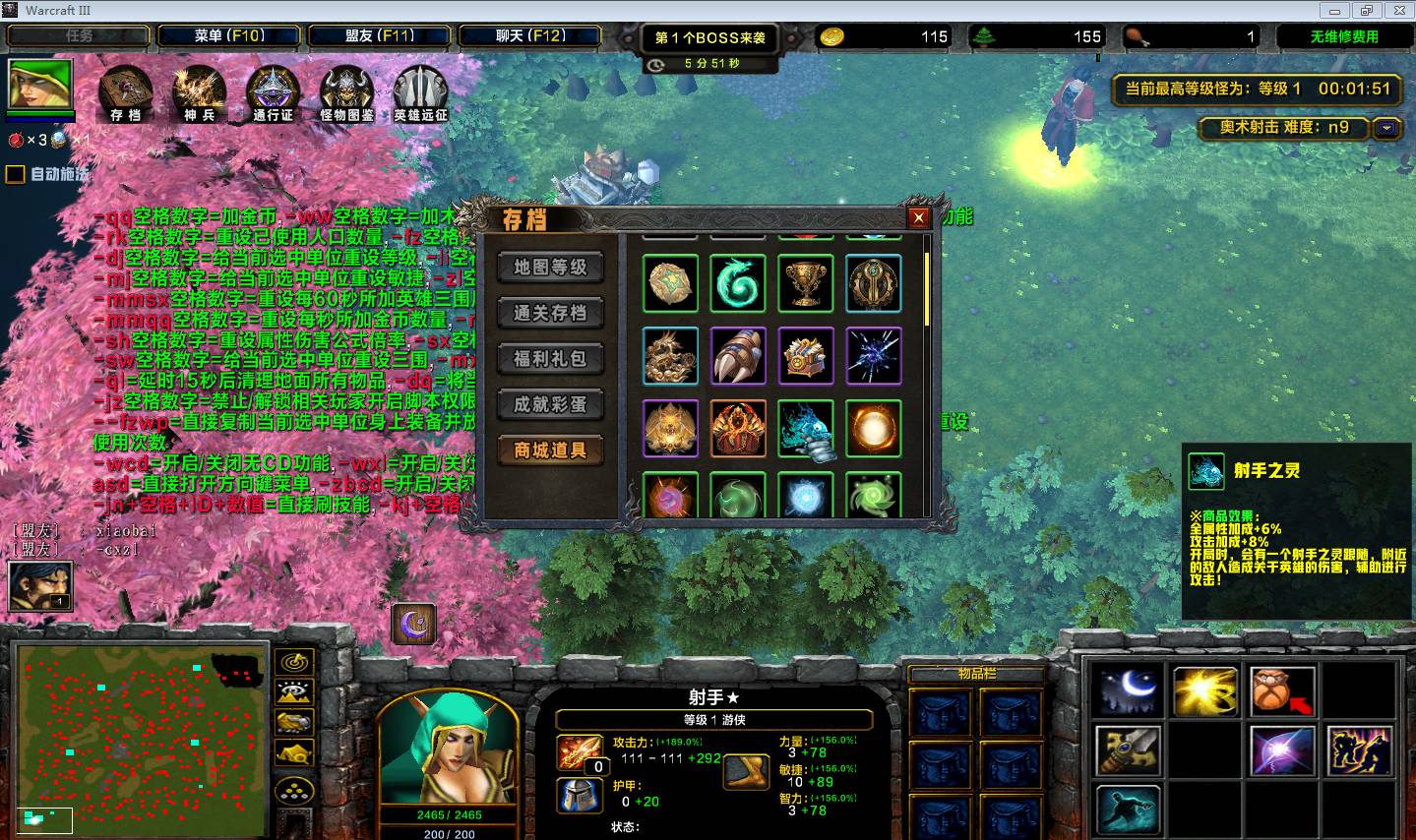Image resolution: width=1416 pixels, height=840 pixels.
Task: Open the 菜单 (F10) menu
Action: click(229, 36)
